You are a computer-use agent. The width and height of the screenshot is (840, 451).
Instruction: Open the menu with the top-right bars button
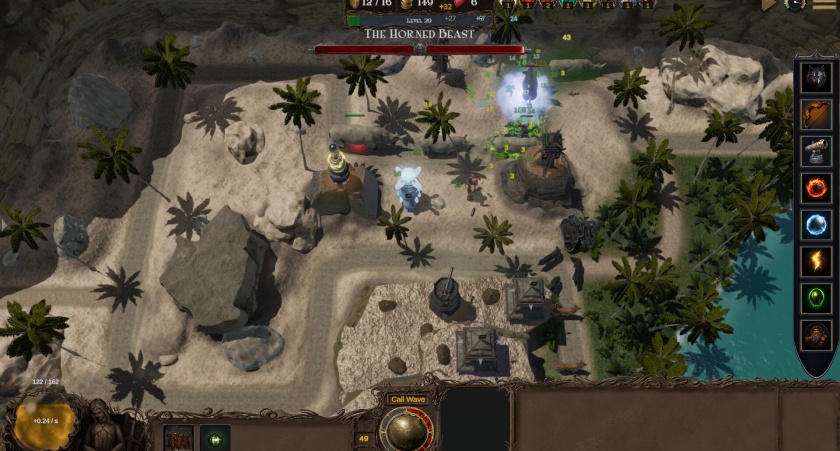[x=827, y=5]
